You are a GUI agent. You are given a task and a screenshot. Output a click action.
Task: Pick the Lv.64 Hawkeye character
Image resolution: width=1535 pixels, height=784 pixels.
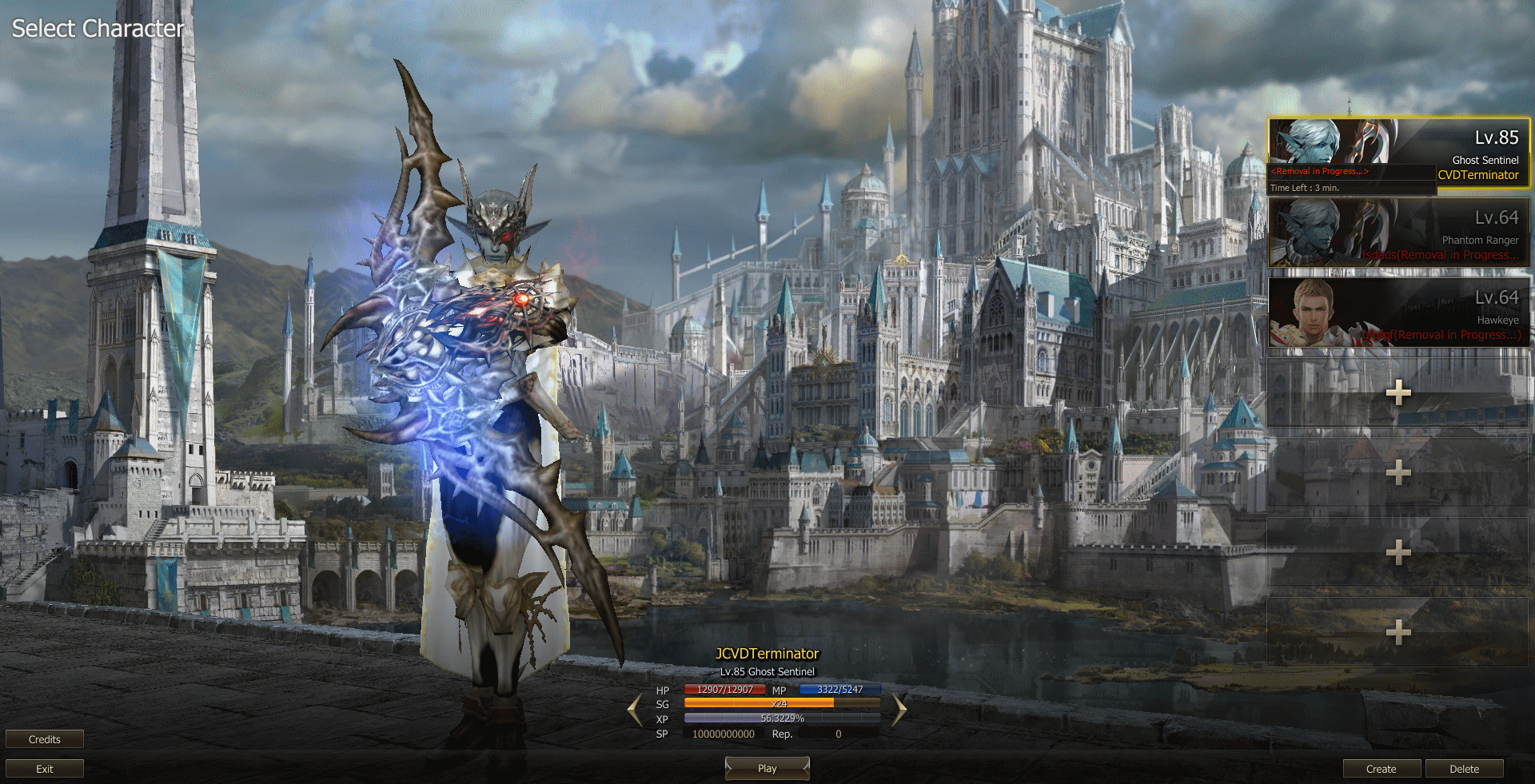click(1397, 312)
